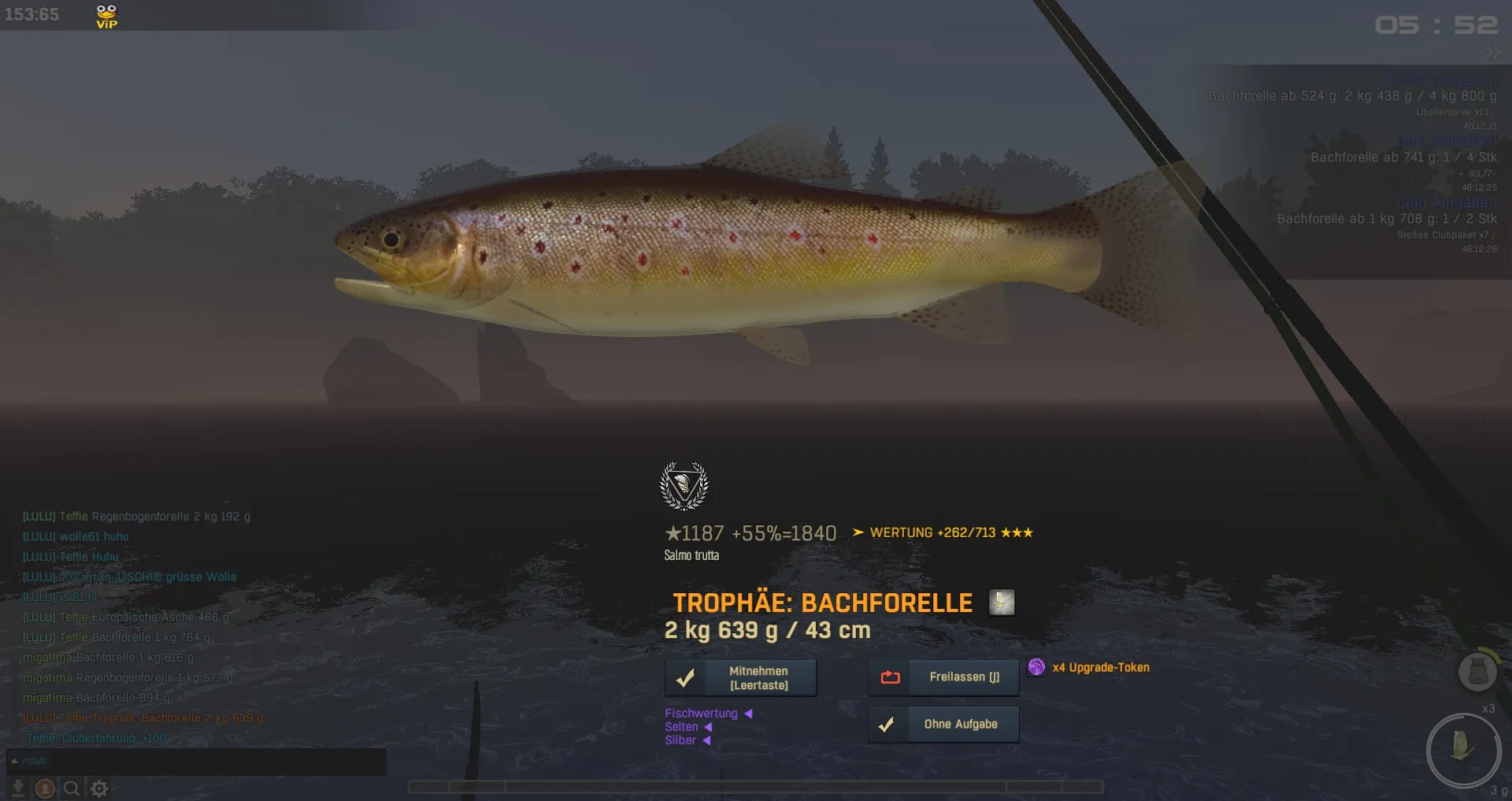The height and width of the screenshot is (801, 1512).
Task: Open the chat channel selector arrow
Action: (x=14, y=761)
